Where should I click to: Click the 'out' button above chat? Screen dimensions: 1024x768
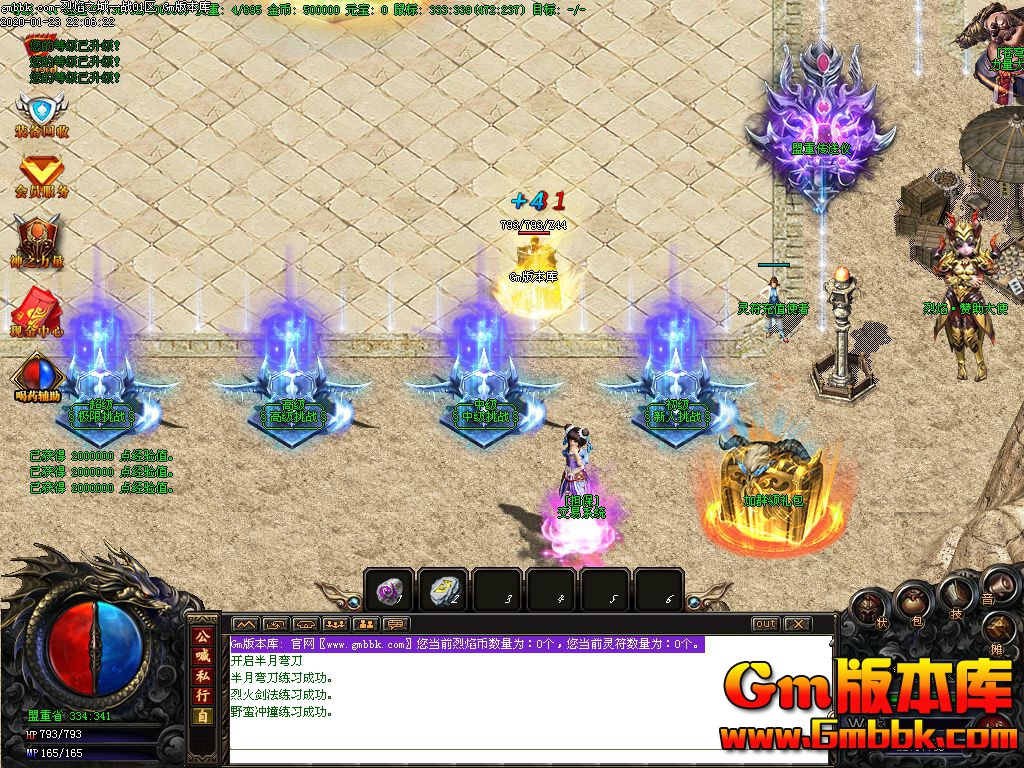(765, 624)
